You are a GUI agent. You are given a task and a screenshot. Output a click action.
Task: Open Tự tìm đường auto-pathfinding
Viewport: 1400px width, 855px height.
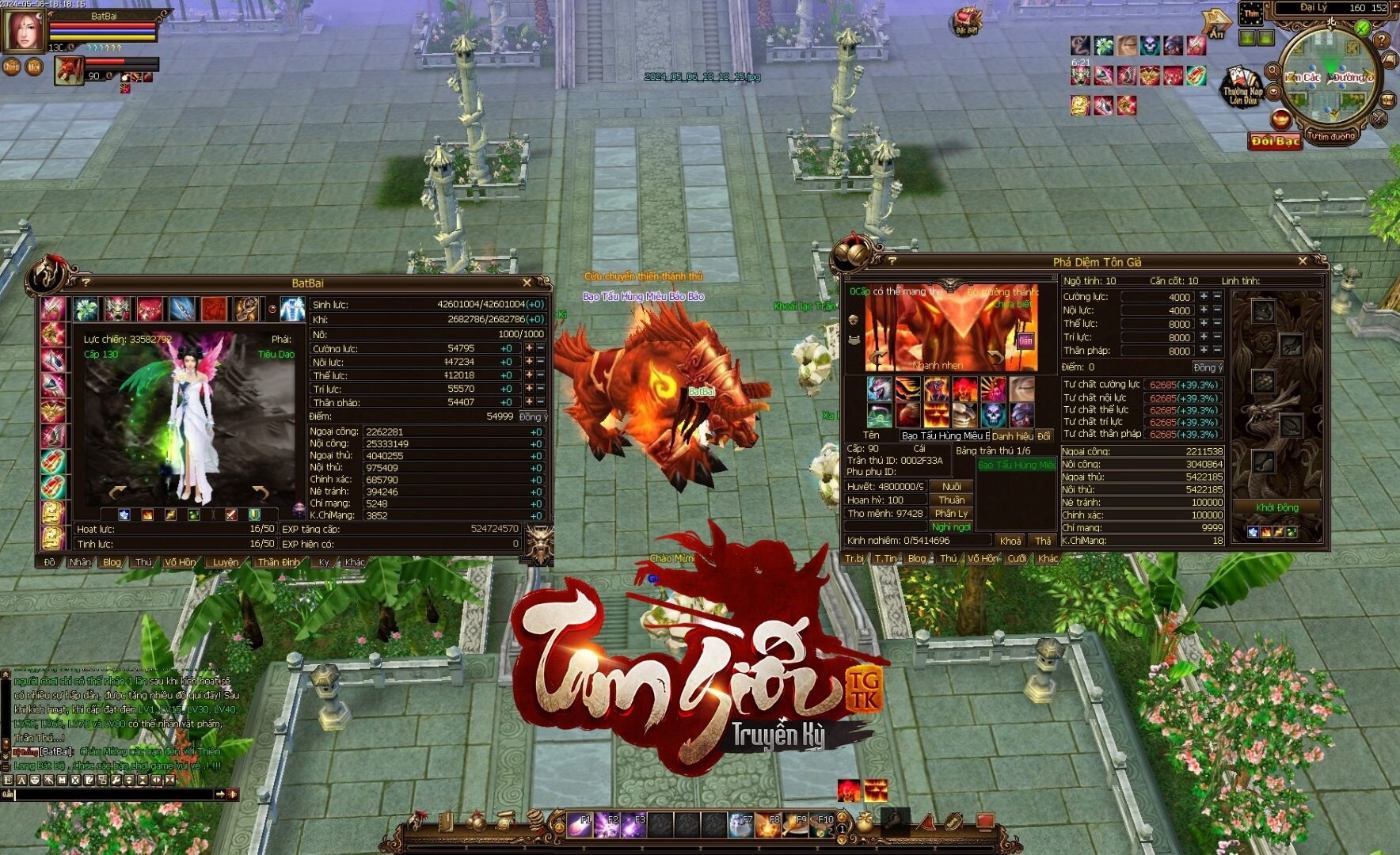[1332, 136]
